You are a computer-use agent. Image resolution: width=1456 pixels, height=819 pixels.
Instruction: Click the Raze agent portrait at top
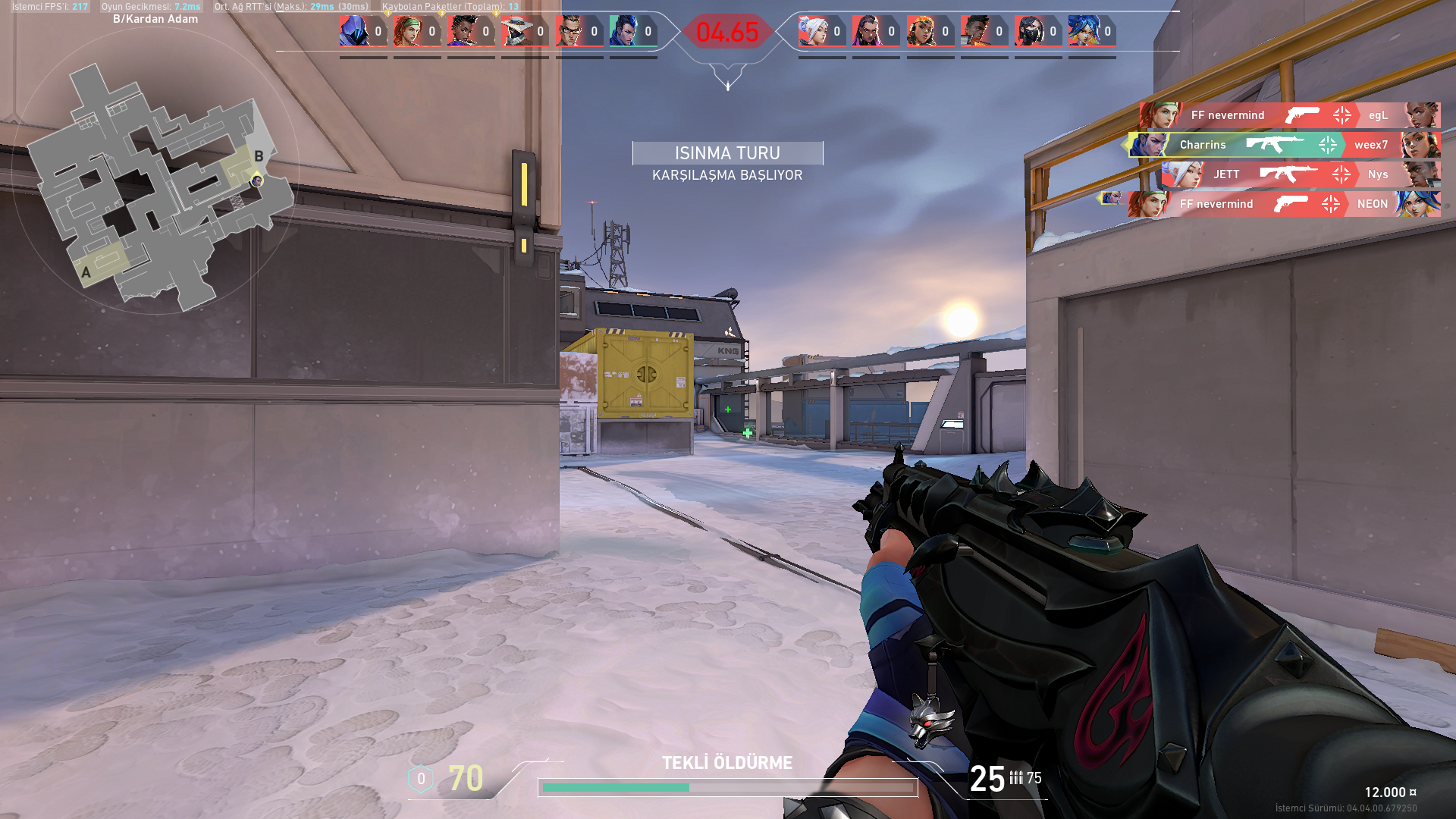pyautogui.click(x=921, y=31)
